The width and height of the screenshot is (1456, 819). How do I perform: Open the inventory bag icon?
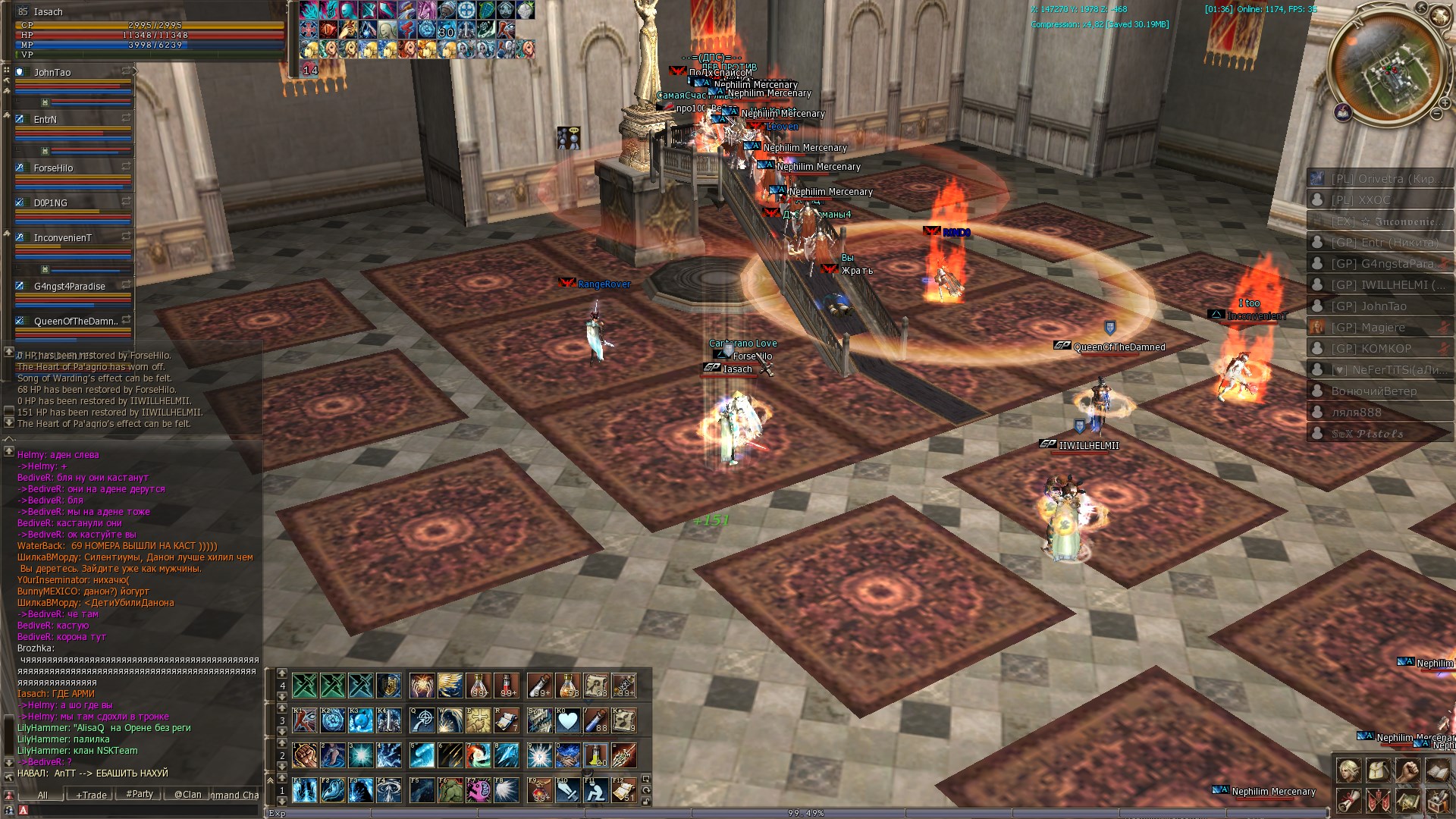pos(1378,771)
